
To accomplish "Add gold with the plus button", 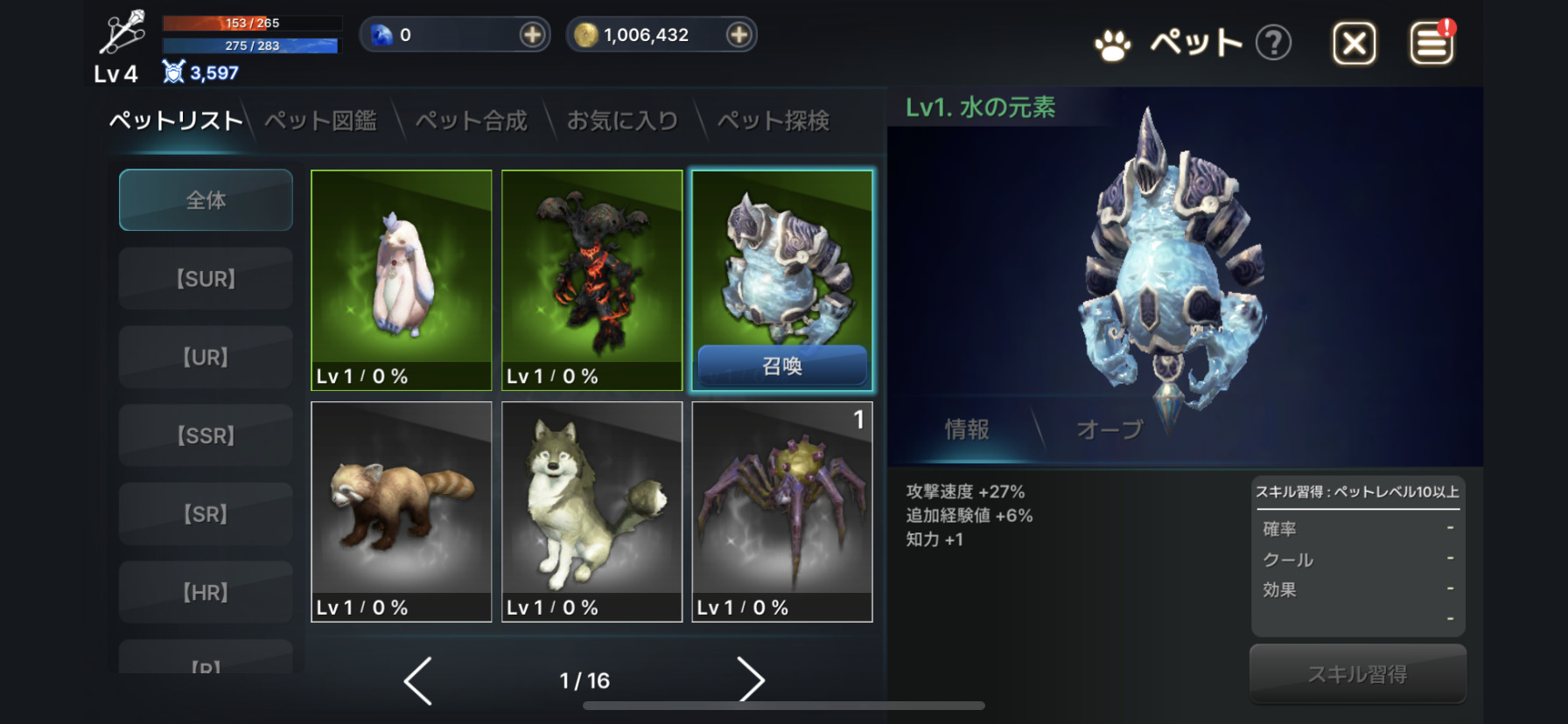I will tap(738, 35).
